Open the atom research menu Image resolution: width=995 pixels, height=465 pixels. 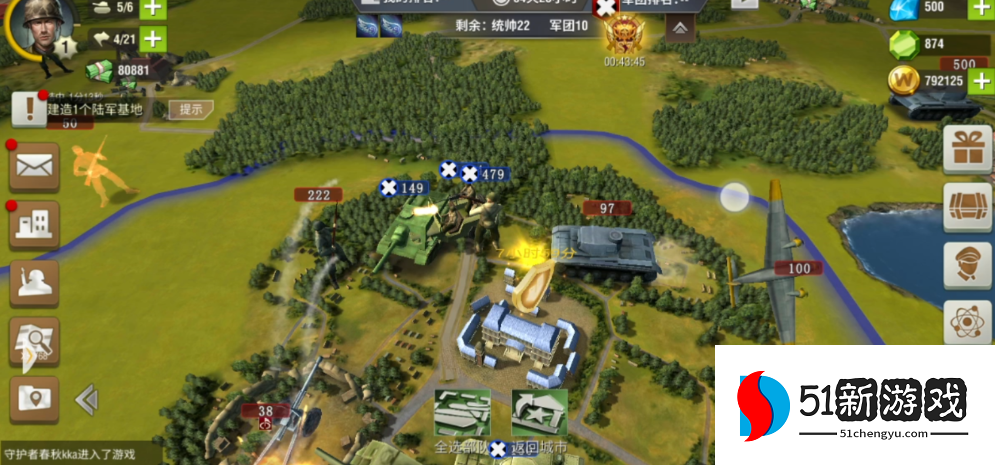[x=968, y=324]
